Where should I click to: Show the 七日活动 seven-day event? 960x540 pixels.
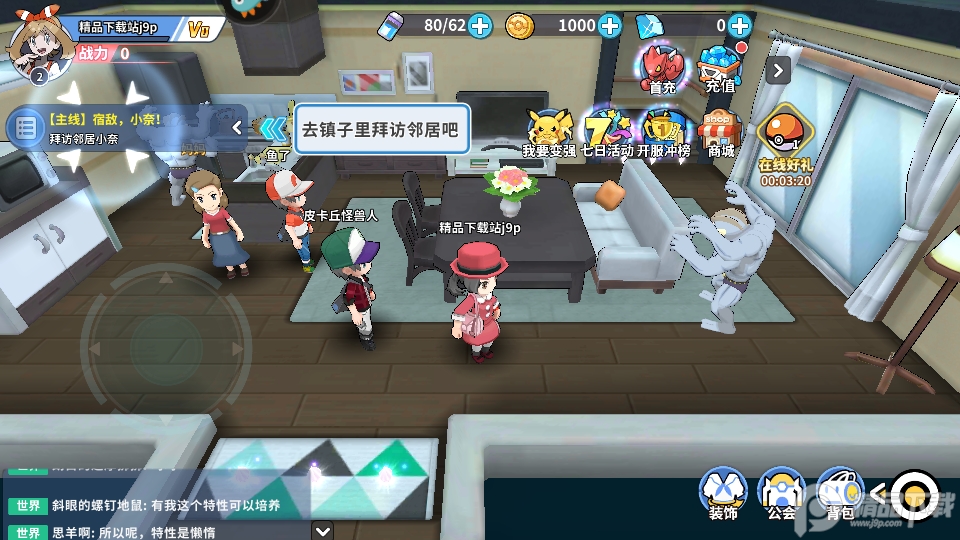[x=607, y=133]
